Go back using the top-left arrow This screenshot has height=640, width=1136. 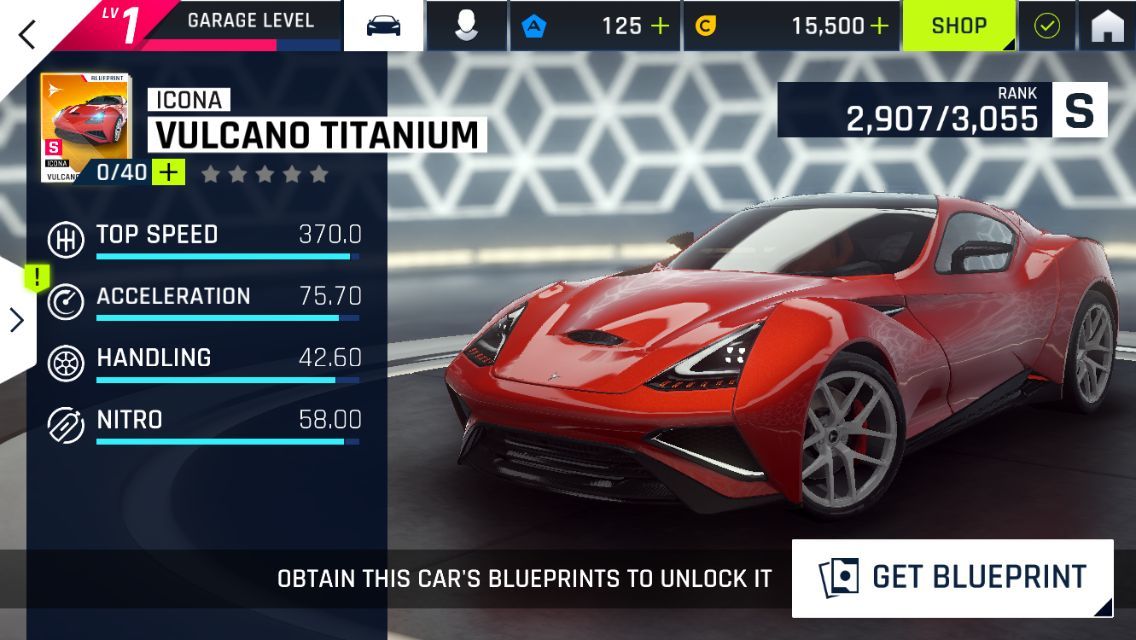point(27,33)
